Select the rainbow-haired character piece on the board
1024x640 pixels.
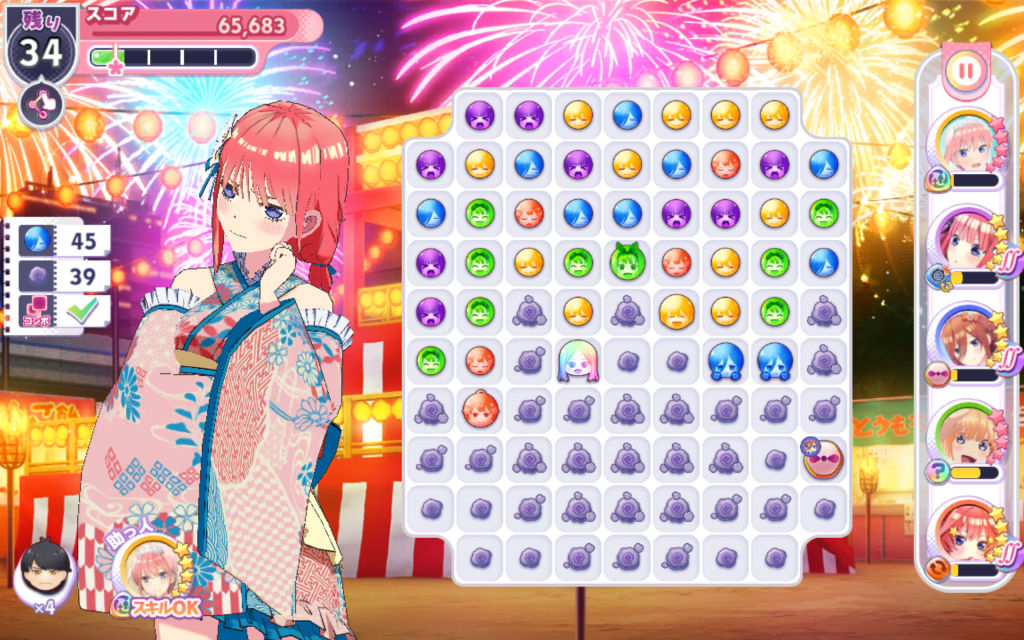click(578, 360)
